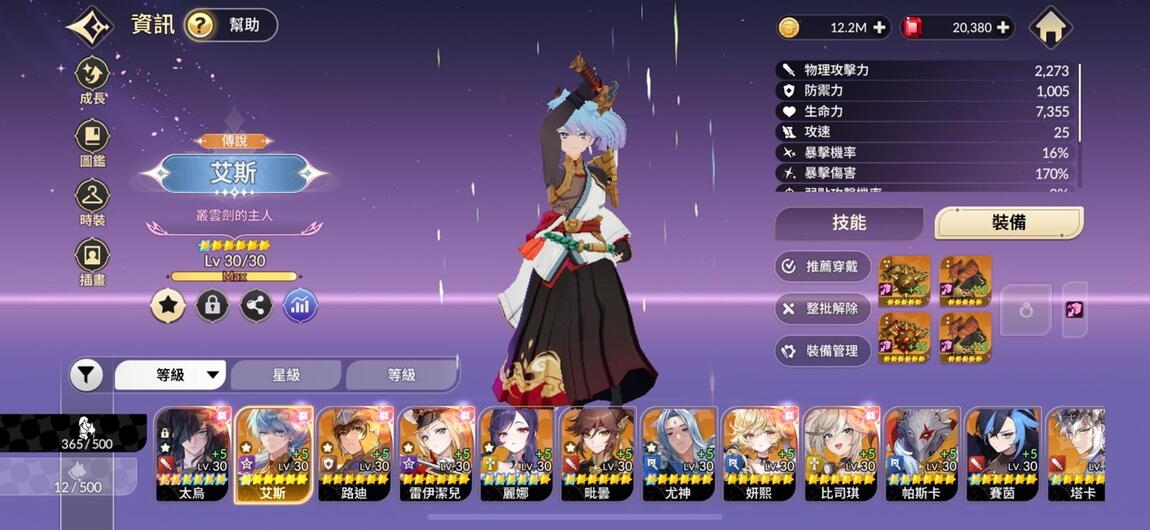Screen dimensions: 1150x530
Task: Open the 圖鑑 codex menu
Action: pos(93,141)
